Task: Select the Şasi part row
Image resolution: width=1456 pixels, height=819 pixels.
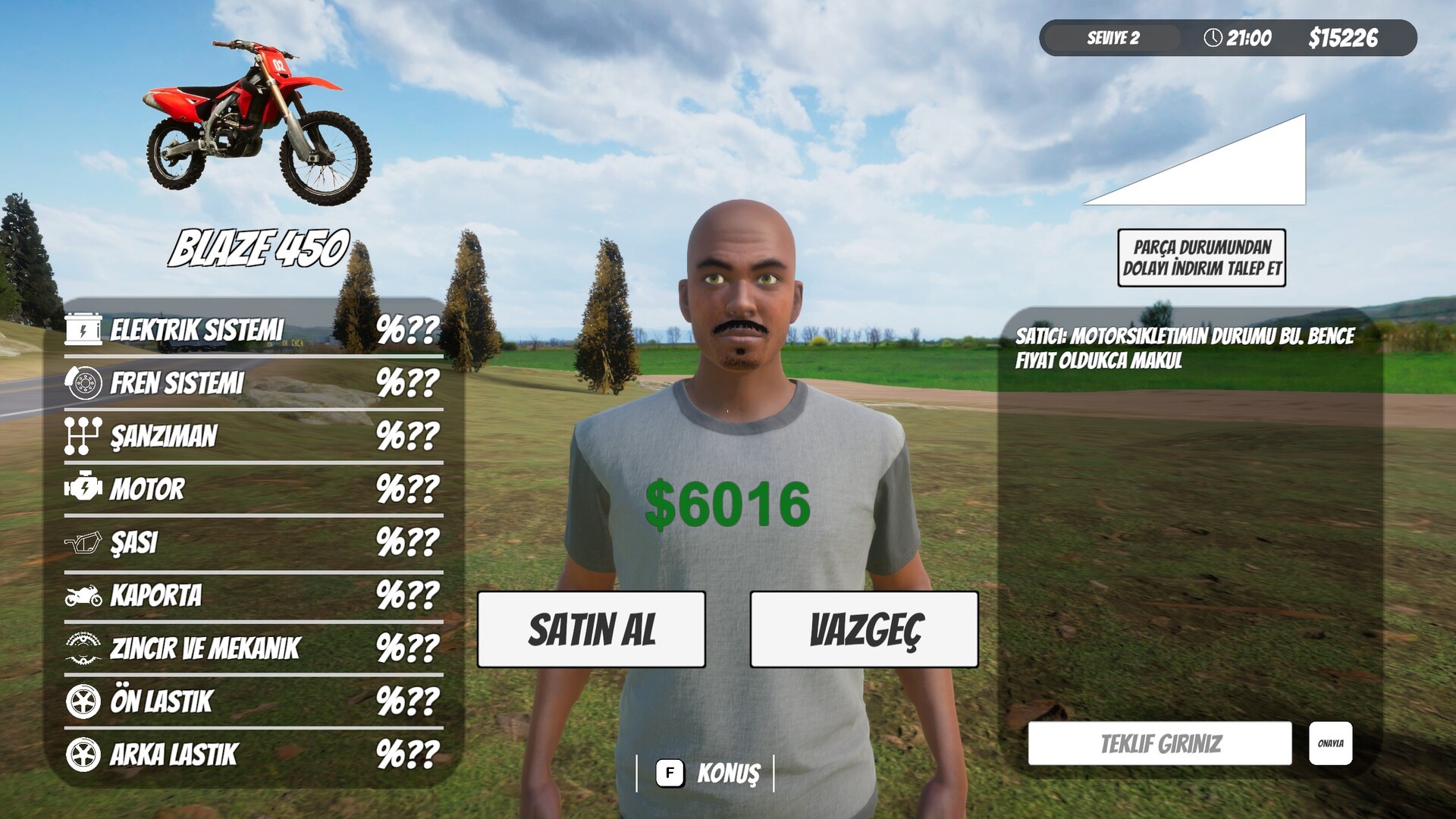Action: coord(253,542)
